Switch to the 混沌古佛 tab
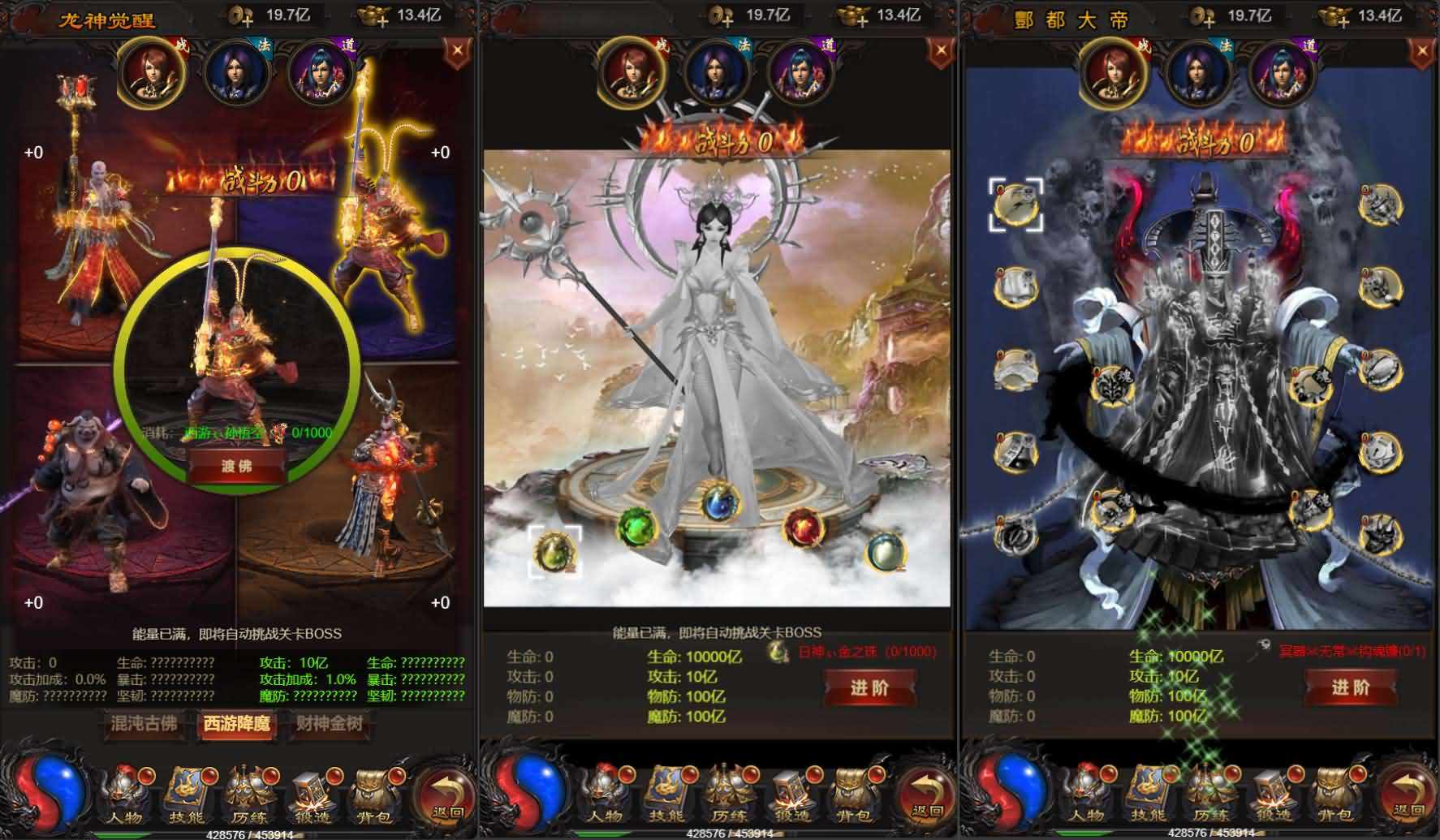1440x840 pixels. [x=144, y=723]
